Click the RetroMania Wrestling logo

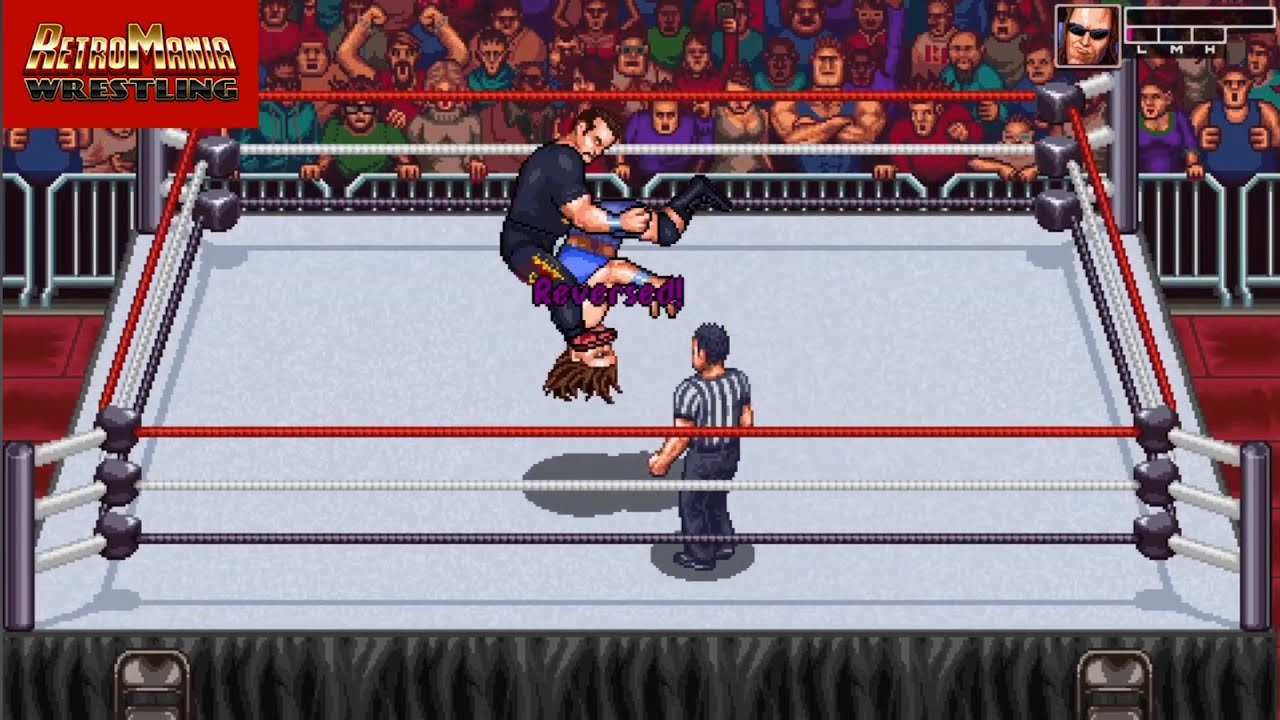(130, 63)
